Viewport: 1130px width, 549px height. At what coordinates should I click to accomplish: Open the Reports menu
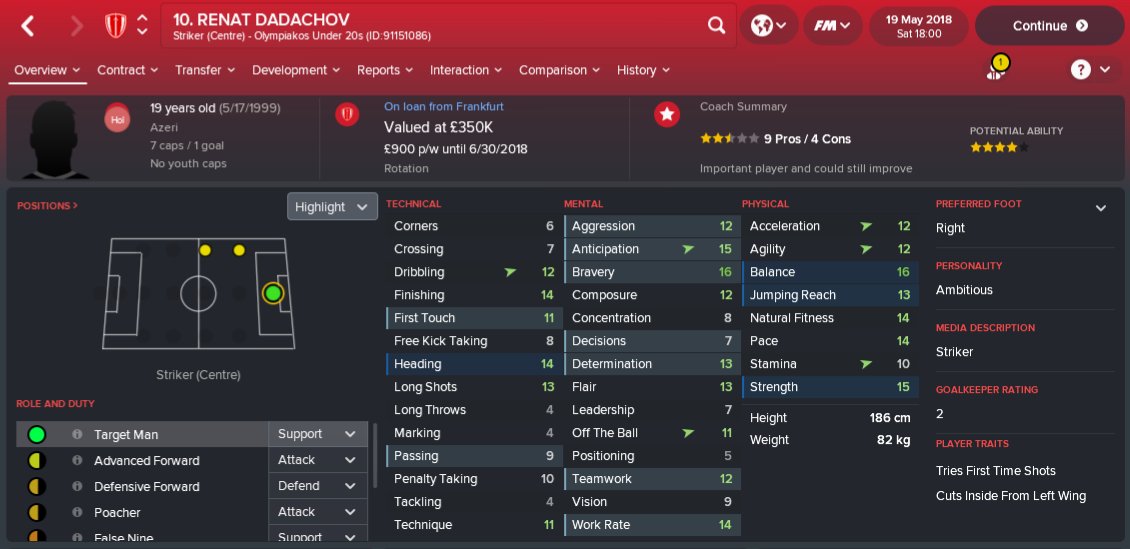(385, 70)
